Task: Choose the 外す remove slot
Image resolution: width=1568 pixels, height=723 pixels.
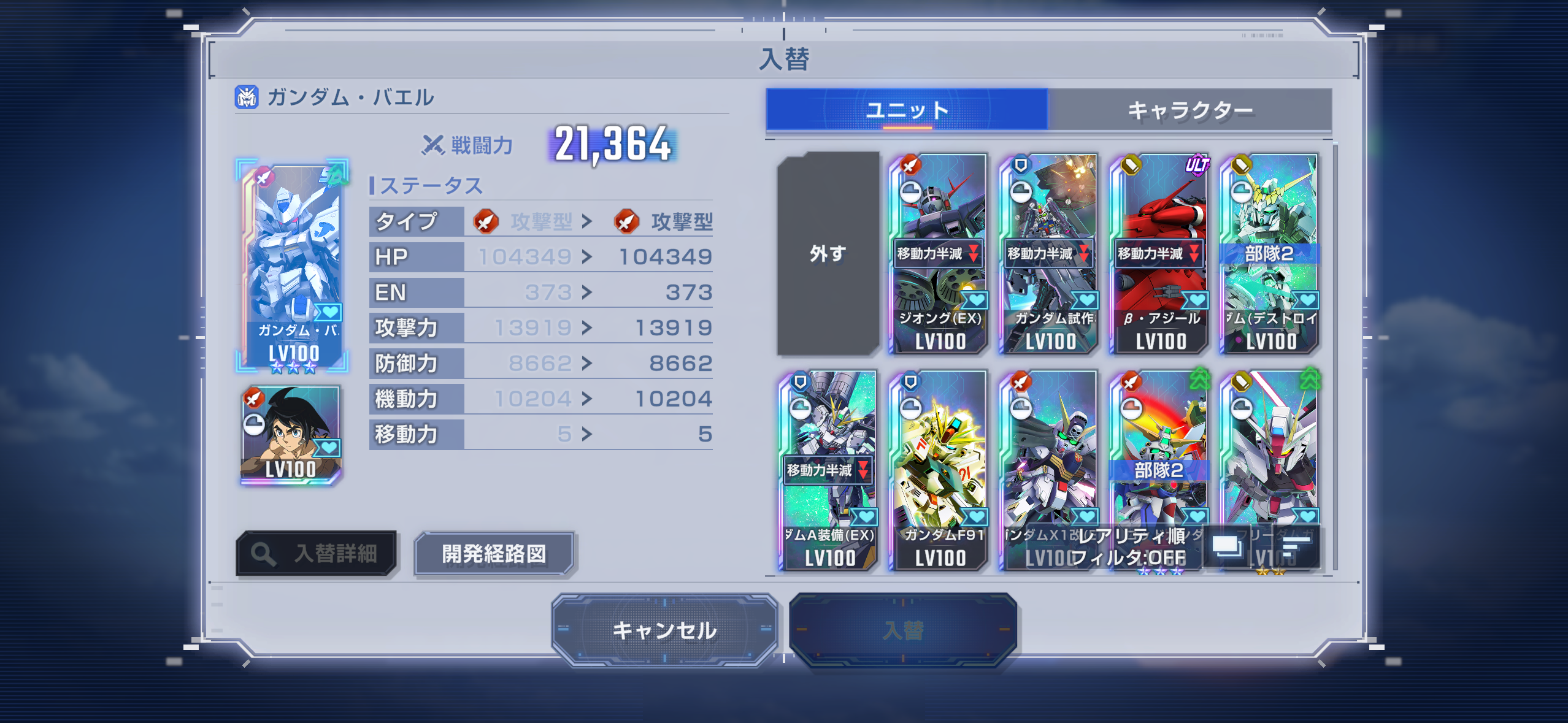Action: [828, 253]
